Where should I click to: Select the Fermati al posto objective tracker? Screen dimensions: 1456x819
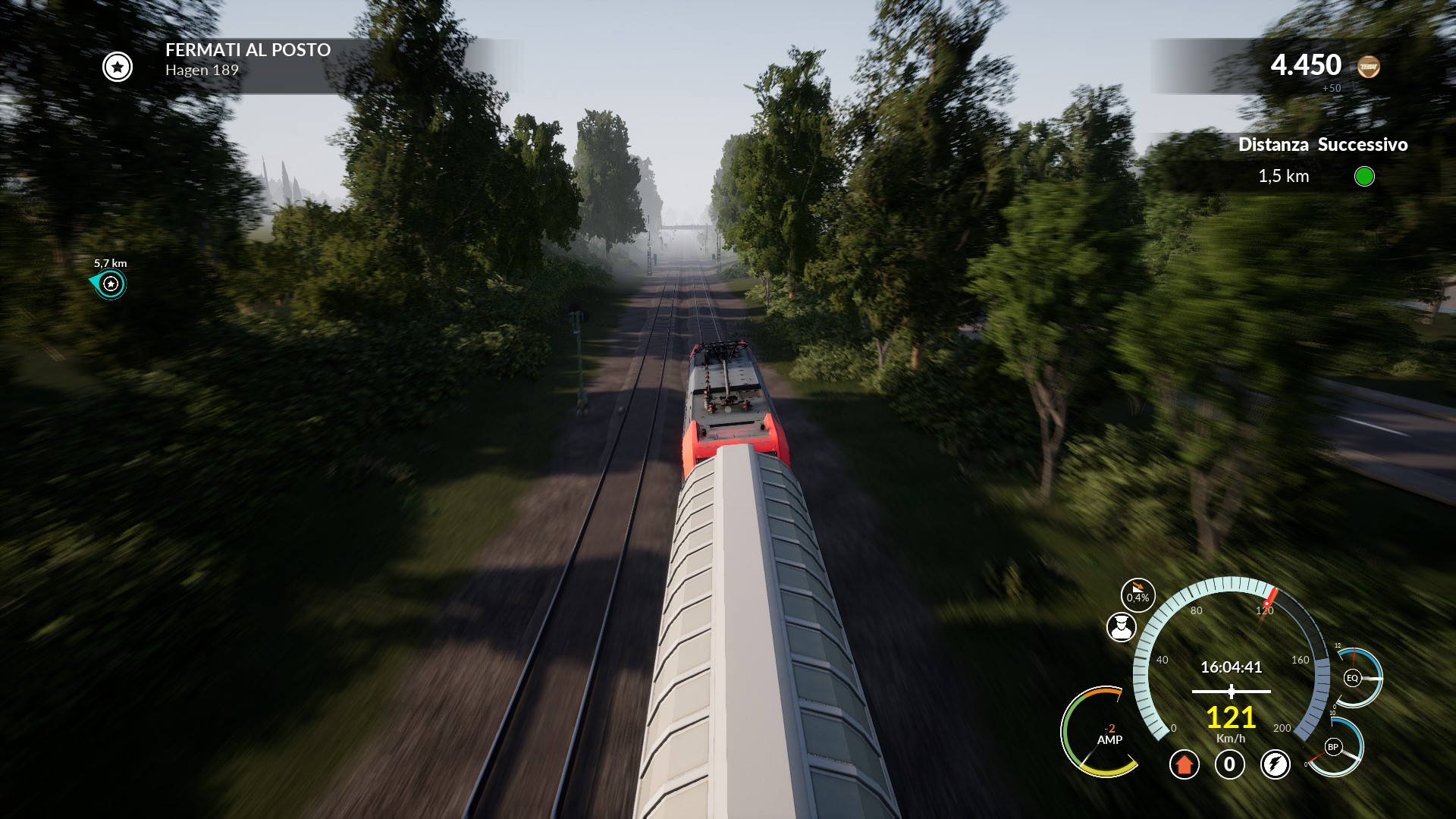pos(247,60)
